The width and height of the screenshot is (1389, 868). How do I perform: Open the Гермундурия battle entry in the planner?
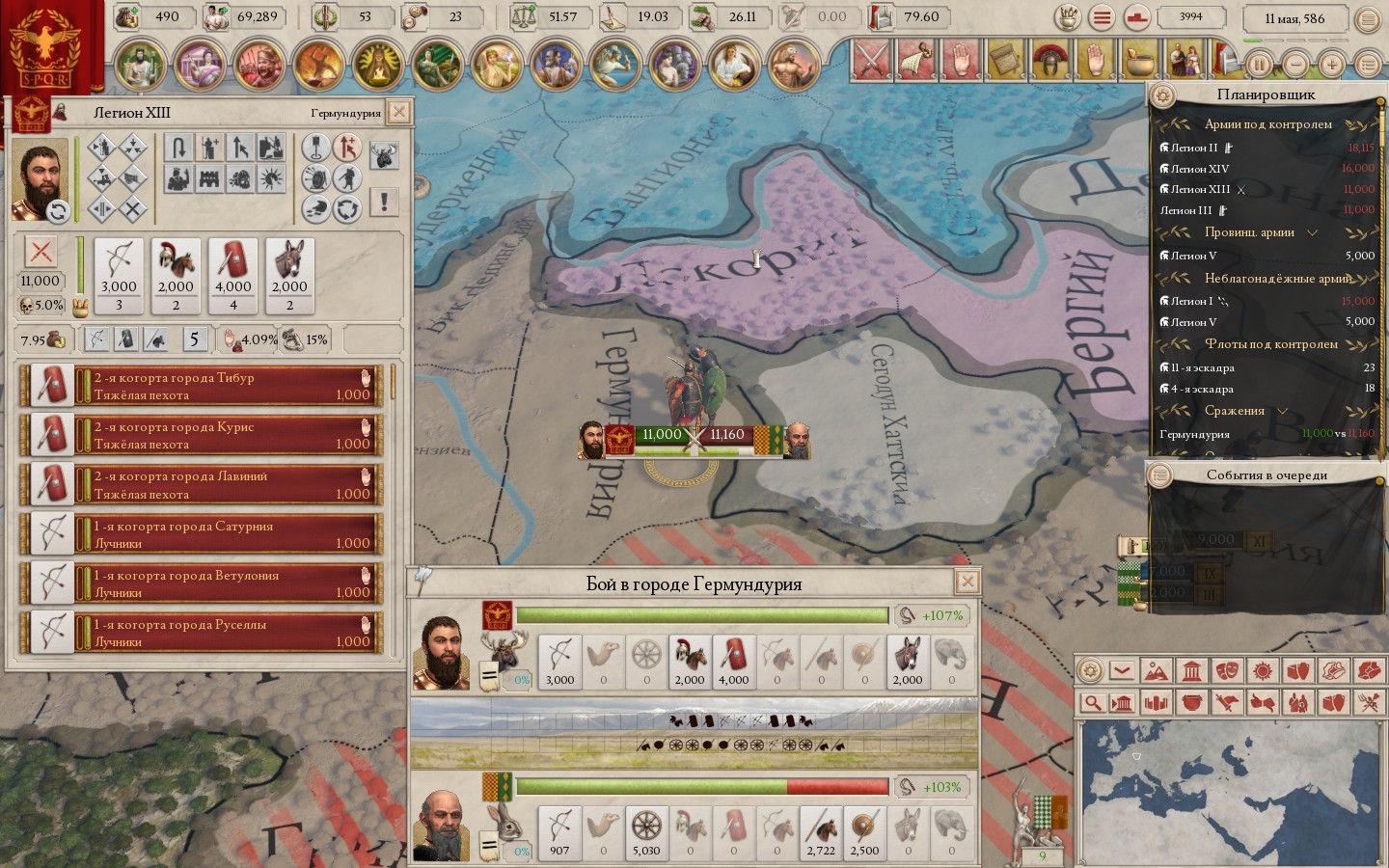(x=1195, y=434)
